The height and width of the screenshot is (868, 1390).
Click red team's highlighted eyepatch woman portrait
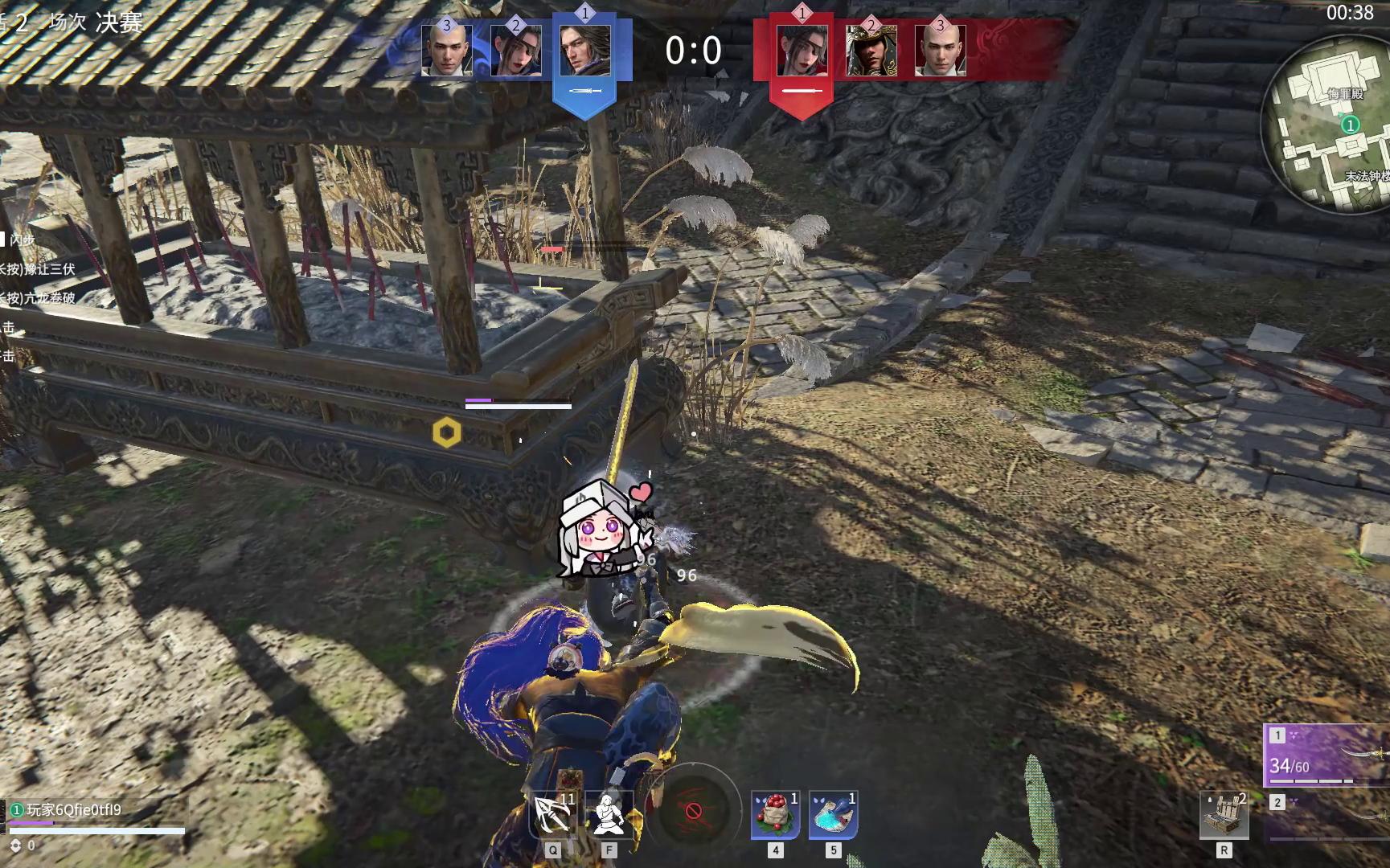tap(802, 51)
